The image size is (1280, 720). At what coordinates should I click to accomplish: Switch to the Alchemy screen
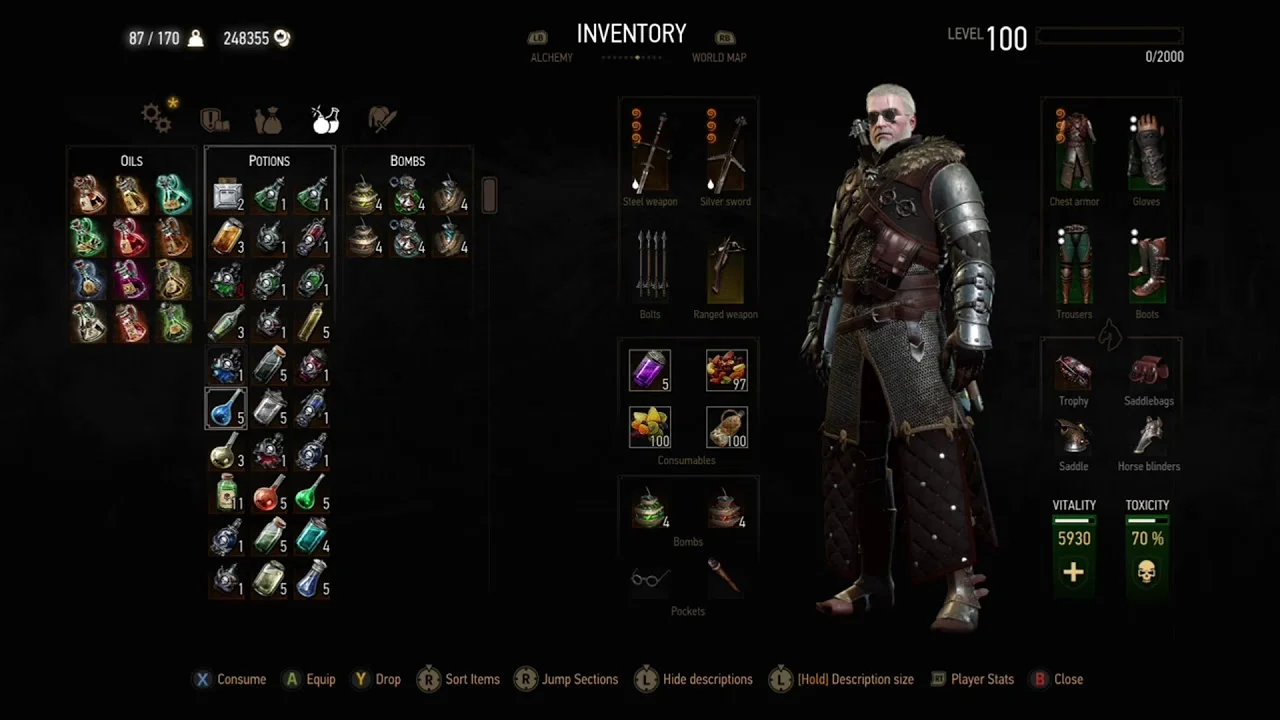click(x=551, y=57)
